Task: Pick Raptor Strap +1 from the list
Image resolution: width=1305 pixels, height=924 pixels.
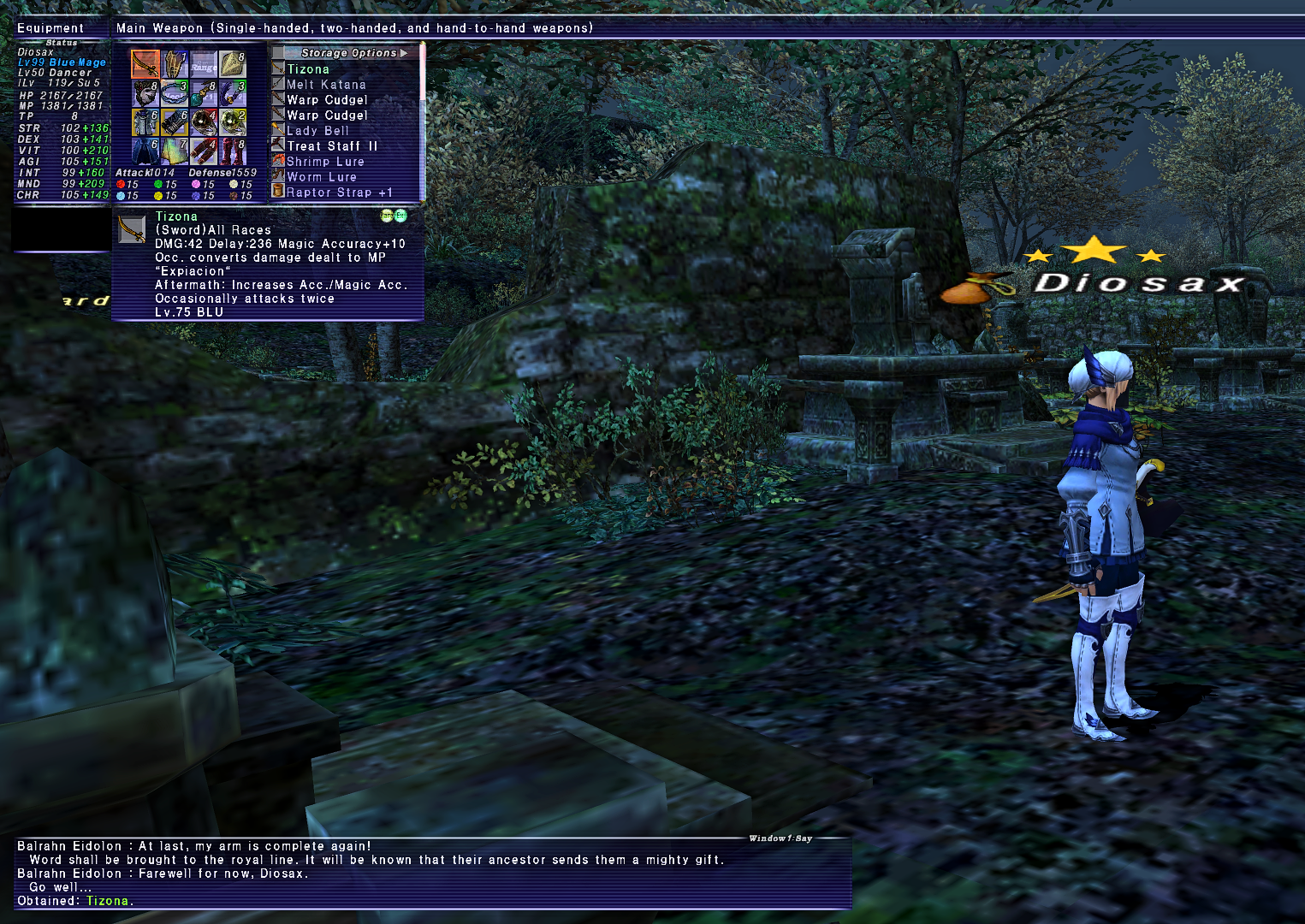Action: pyautogui.click(x=340, y=192)
